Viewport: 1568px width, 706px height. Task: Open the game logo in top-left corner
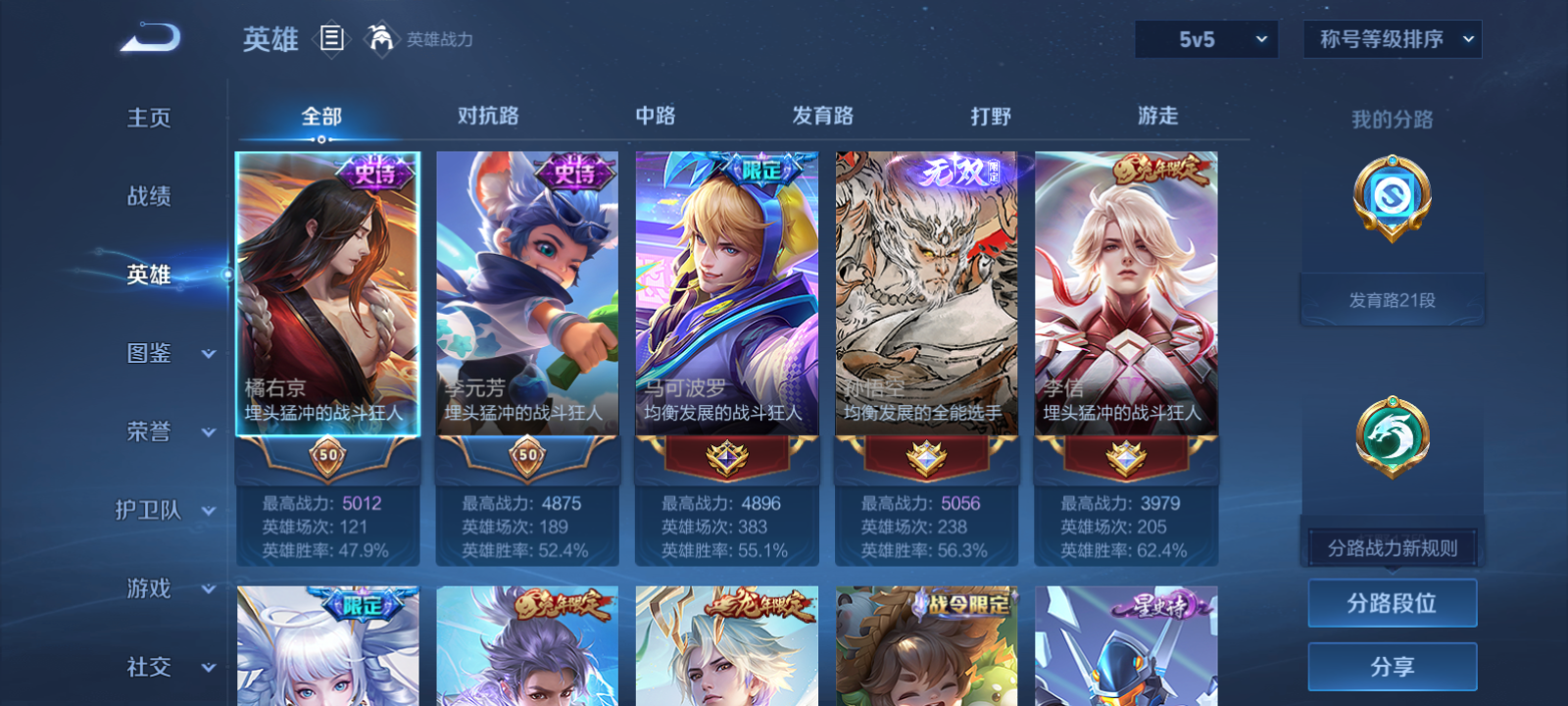coord(149,37)
